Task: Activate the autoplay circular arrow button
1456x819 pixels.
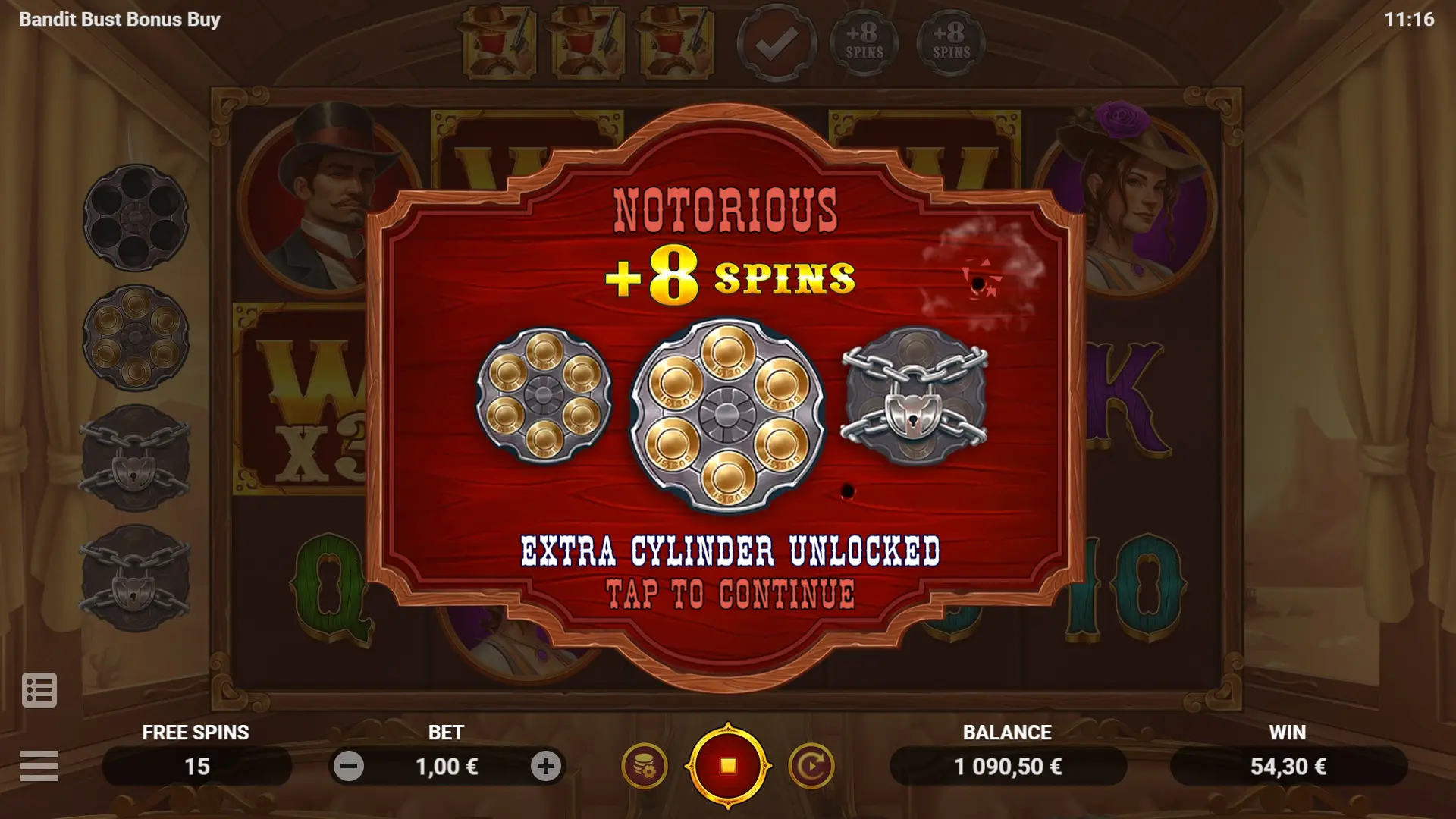Action: [x=811, y=766]
